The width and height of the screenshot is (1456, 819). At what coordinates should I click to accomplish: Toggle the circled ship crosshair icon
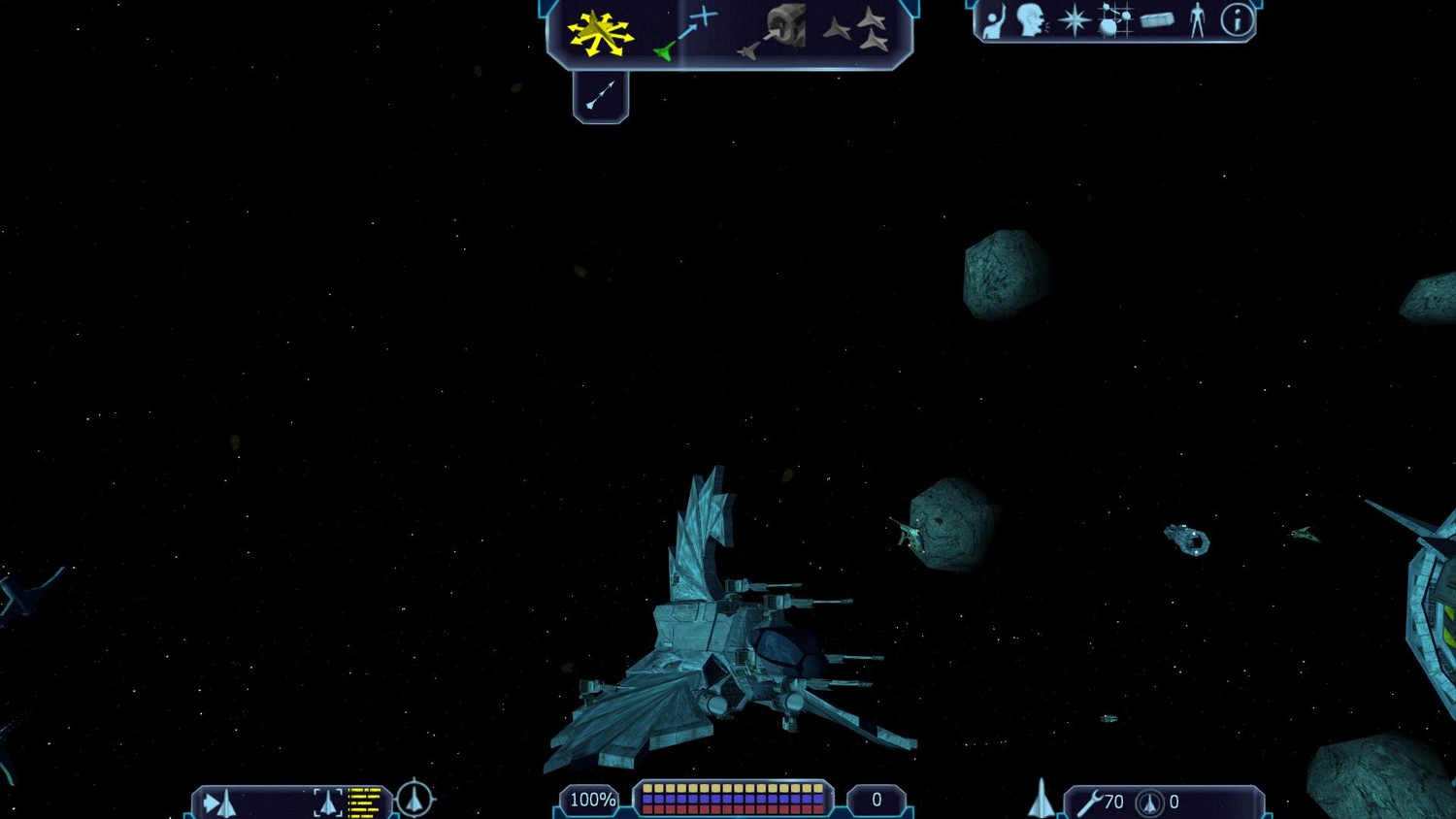415,799
